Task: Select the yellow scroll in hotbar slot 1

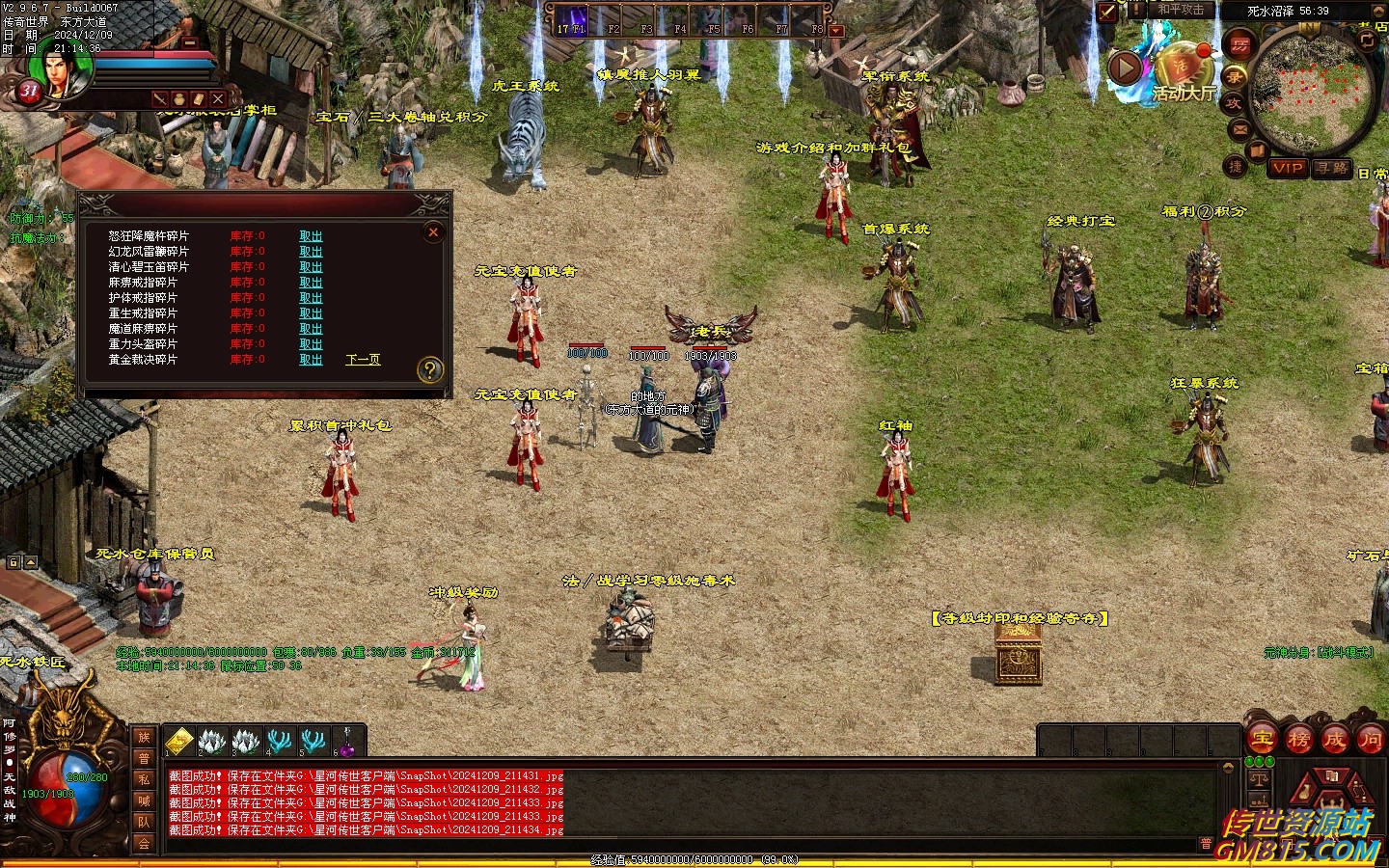Action: point(179,742)
